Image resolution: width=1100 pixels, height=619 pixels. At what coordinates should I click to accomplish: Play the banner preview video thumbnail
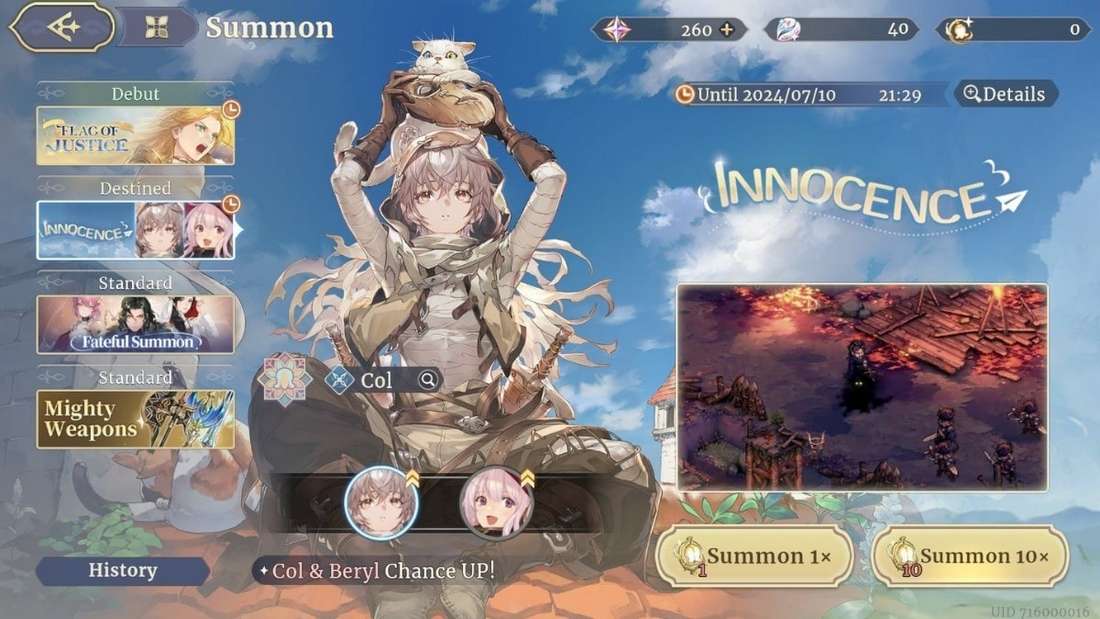(862, 387)
